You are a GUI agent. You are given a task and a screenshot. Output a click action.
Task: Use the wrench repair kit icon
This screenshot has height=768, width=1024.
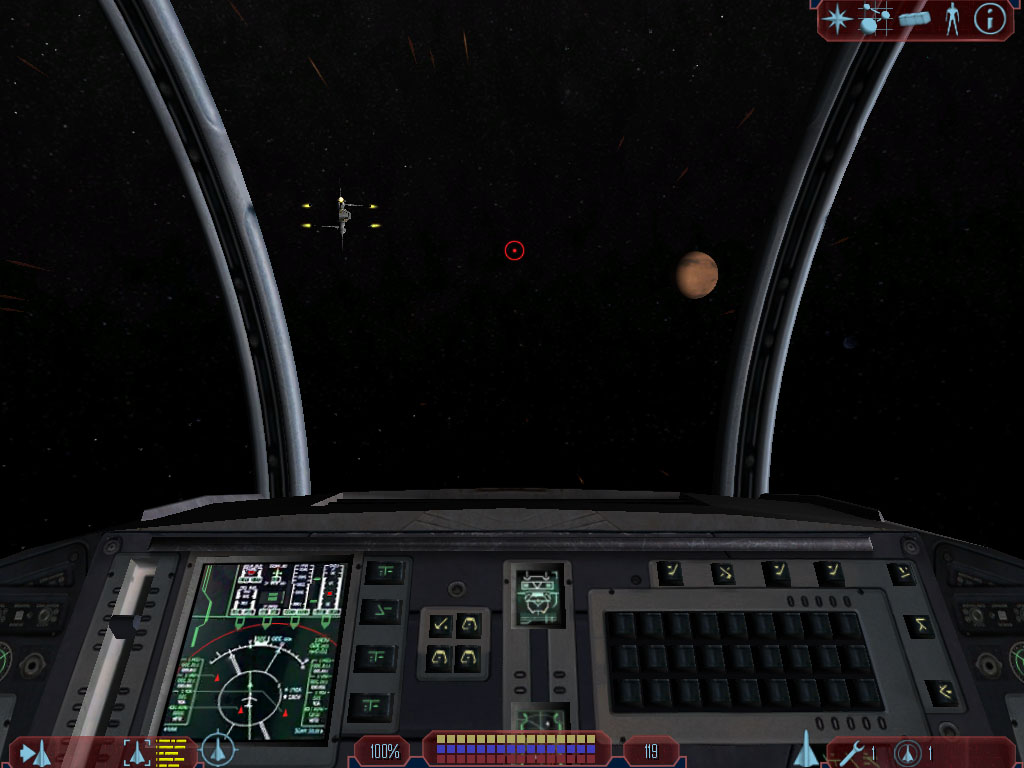[x=851, y=752]
